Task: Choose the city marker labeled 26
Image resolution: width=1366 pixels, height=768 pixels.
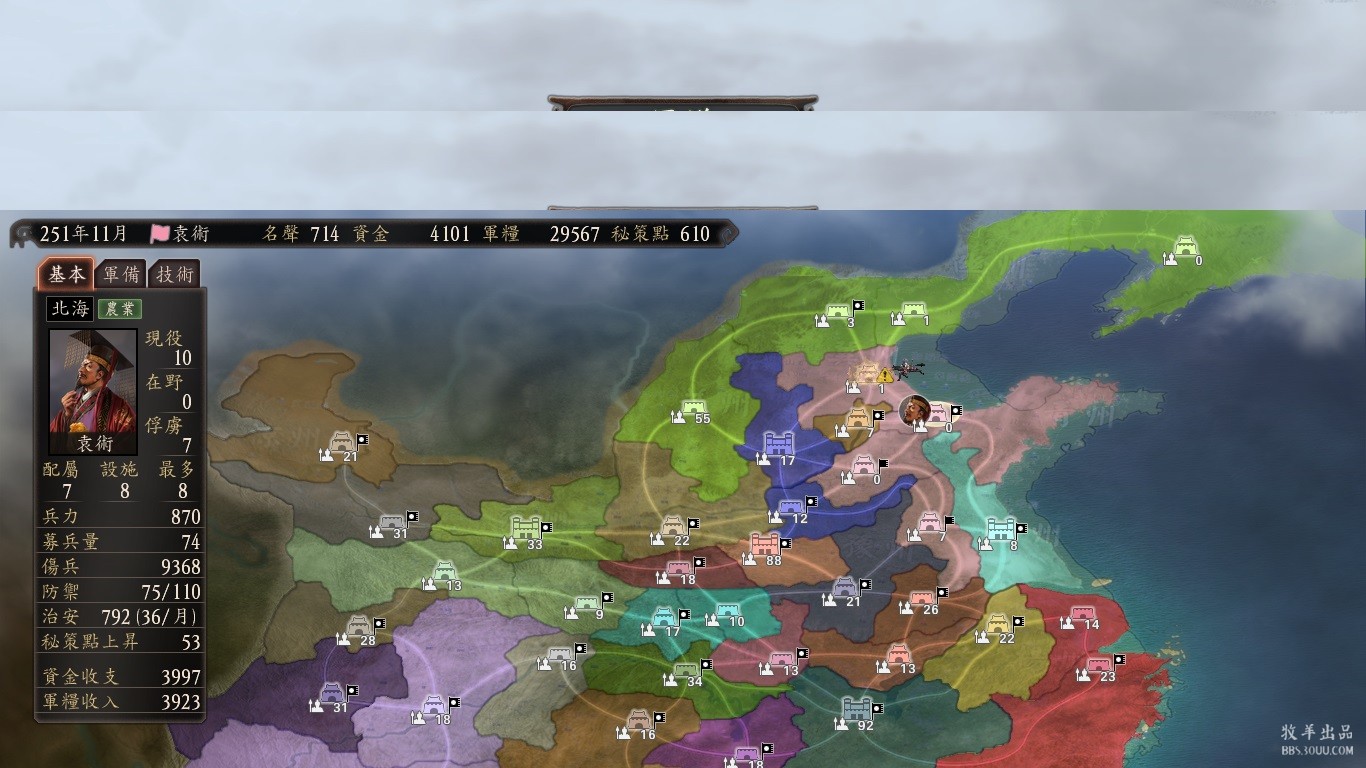Action: [x=922, y=598]
